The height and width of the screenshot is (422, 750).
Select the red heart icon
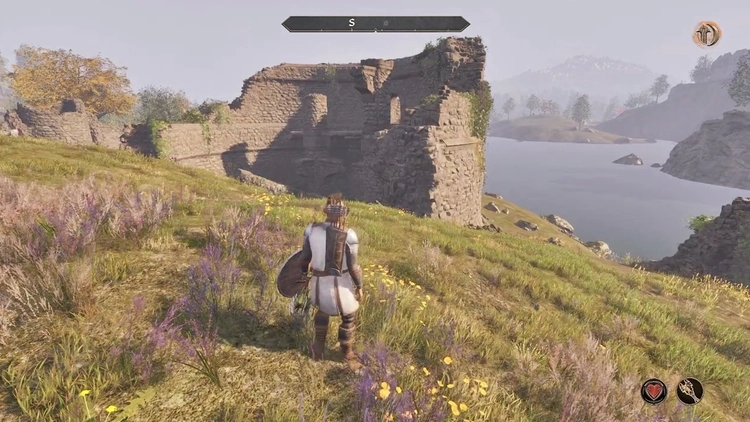654,391
